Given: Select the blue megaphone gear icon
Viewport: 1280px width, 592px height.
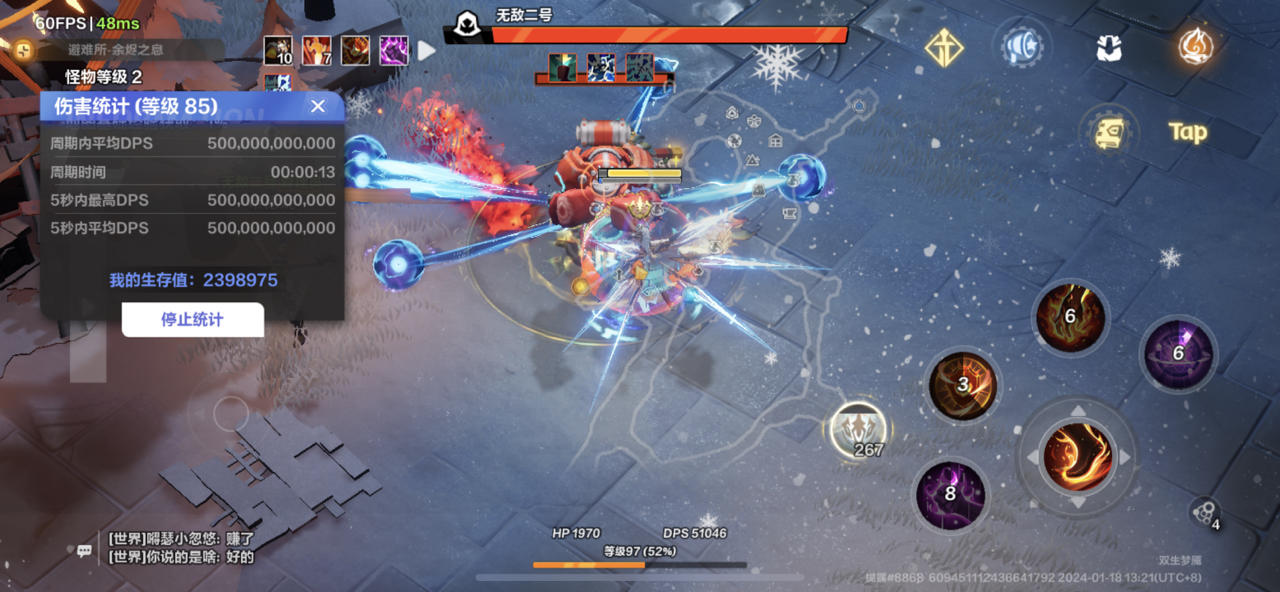Looking at the screenshot, I should coord(1023,47).
